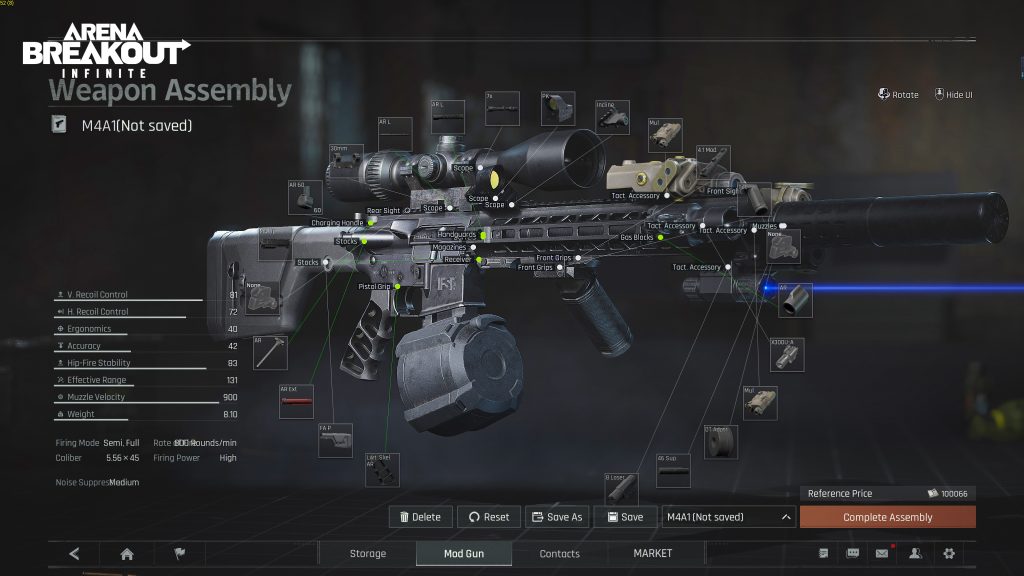This screenshot has width=1024, height=576.
Task: Open the settings gear icon
Action: 949,553
